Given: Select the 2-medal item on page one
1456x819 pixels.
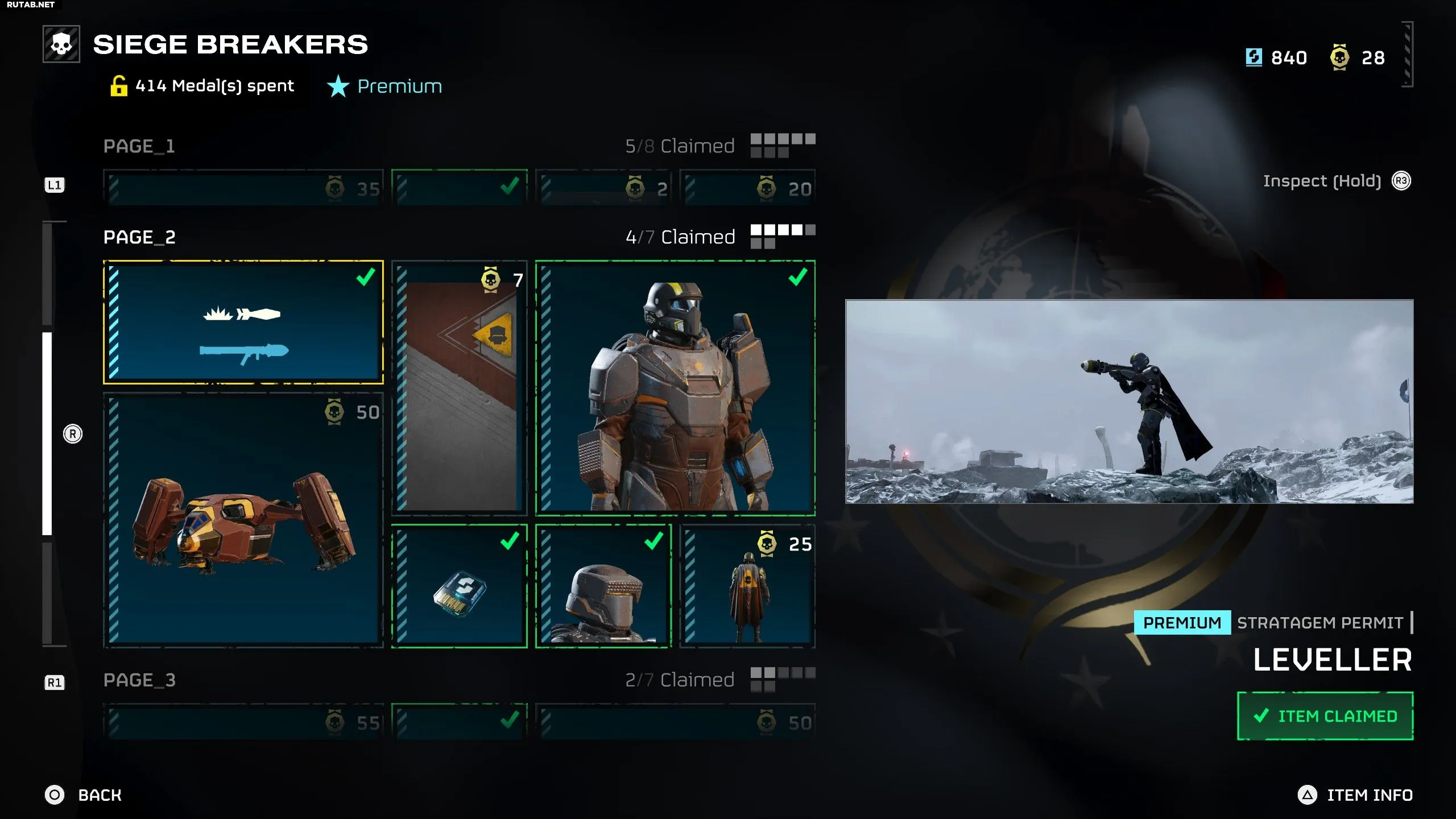Looking at the screenshot, I should (x=603, y=188).
